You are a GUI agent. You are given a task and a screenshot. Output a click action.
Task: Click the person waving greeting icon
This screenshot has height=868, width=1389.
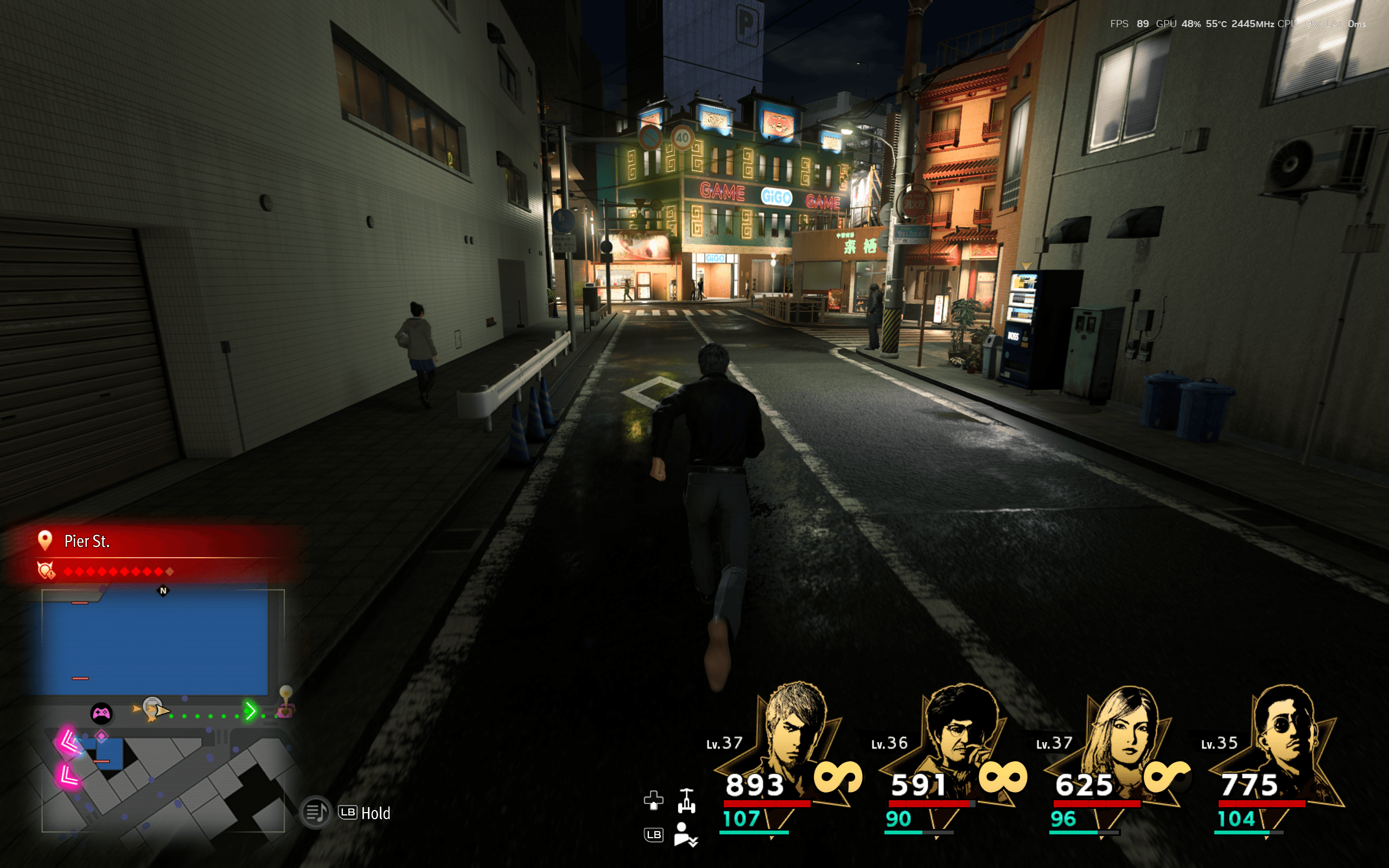click(x=685, y=835)
